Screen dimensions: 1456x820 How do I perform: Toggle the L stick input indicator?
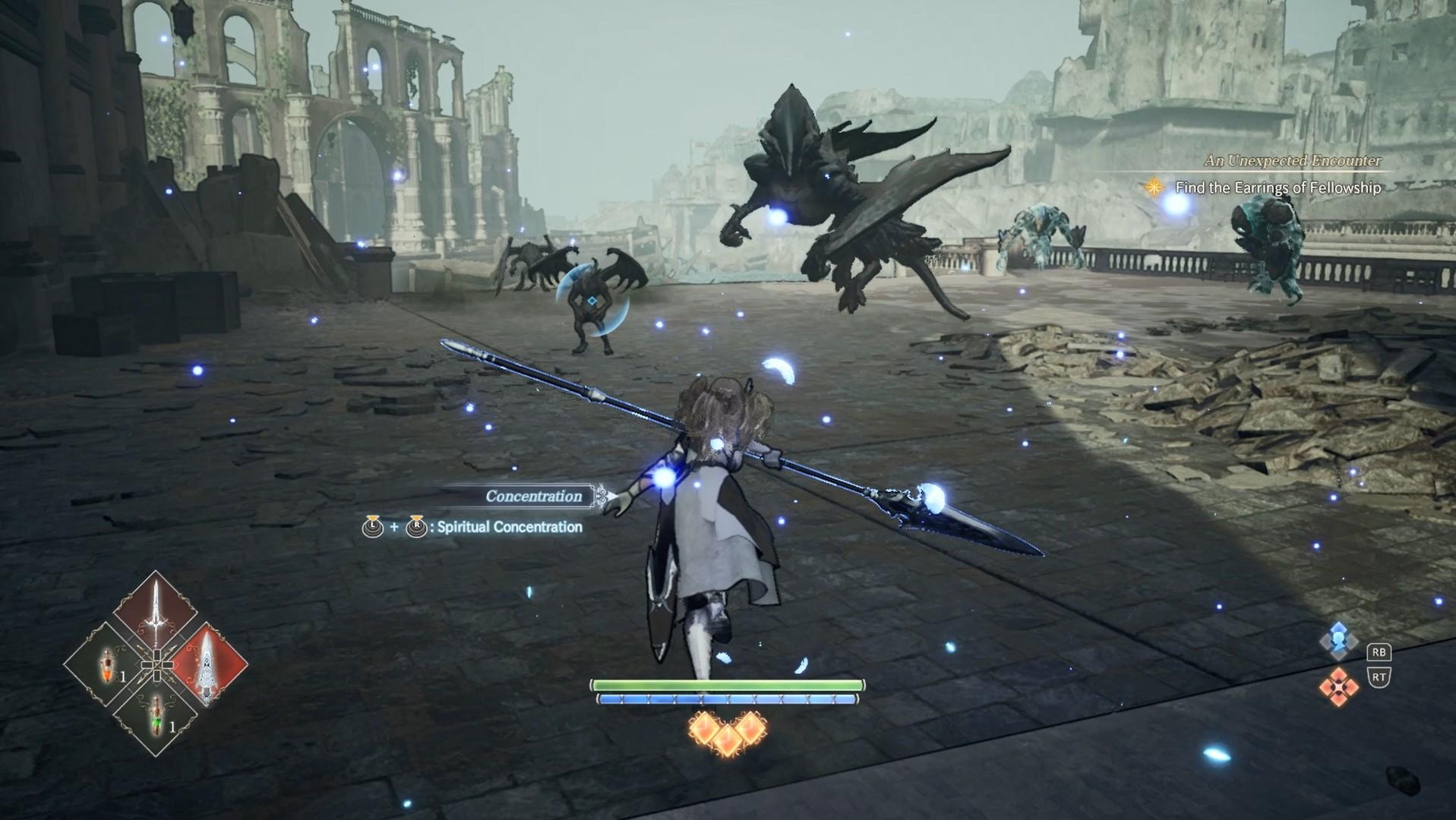[373, 528]
